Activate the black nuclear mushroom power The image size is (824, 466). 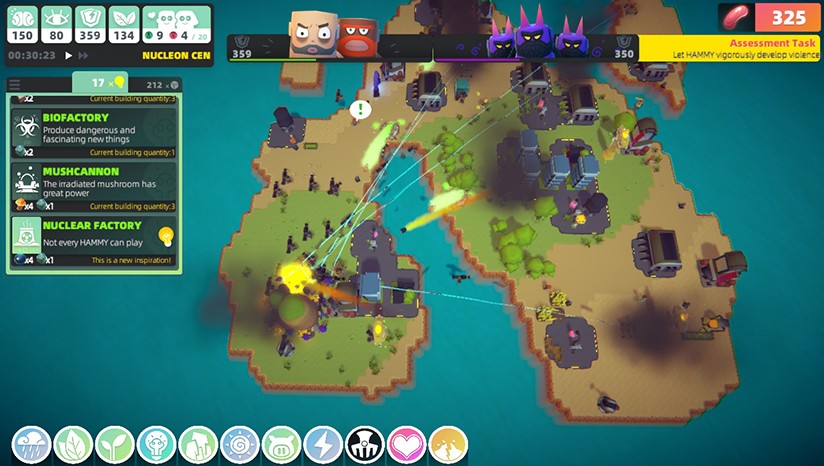point(365,445)
